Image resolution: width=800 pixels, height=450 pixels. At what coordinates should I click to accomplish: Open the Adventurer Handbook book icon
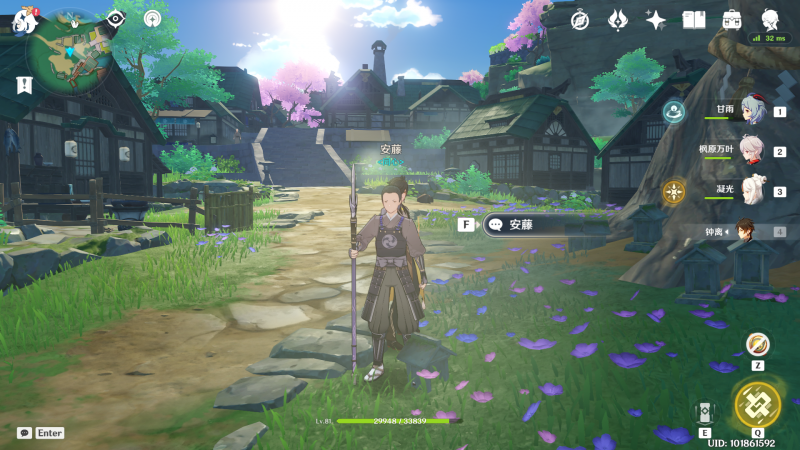(x=694, y=20)
